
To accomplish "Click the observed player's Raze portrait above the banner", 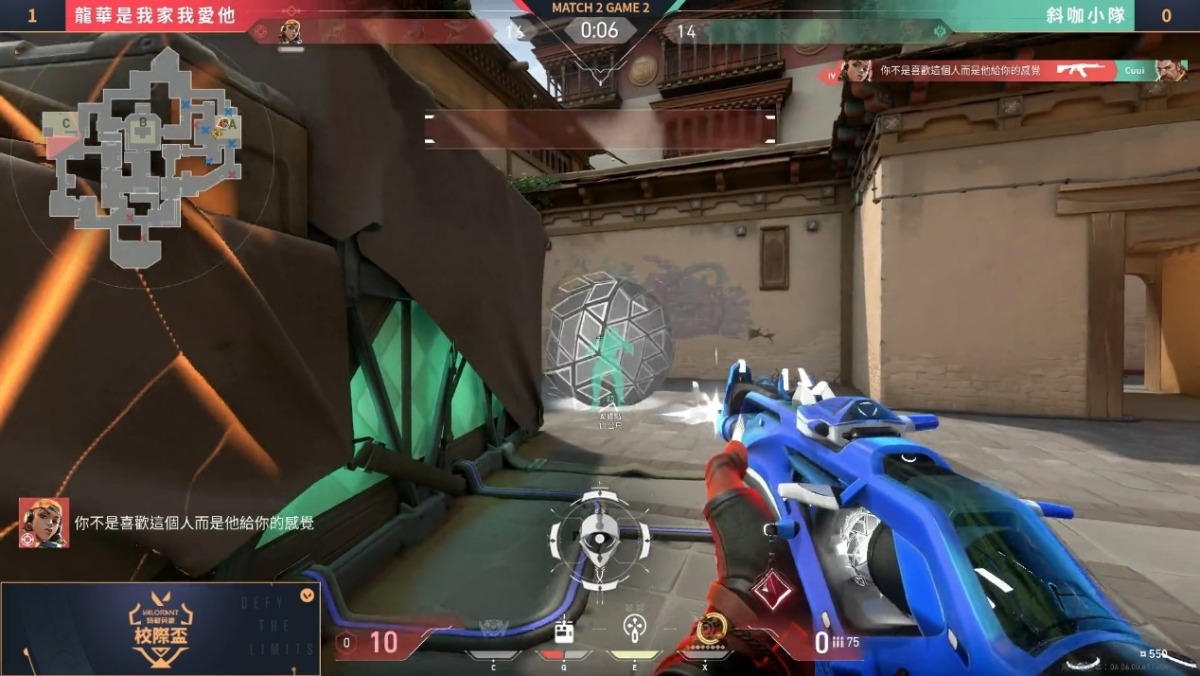I will pos(44,522).
